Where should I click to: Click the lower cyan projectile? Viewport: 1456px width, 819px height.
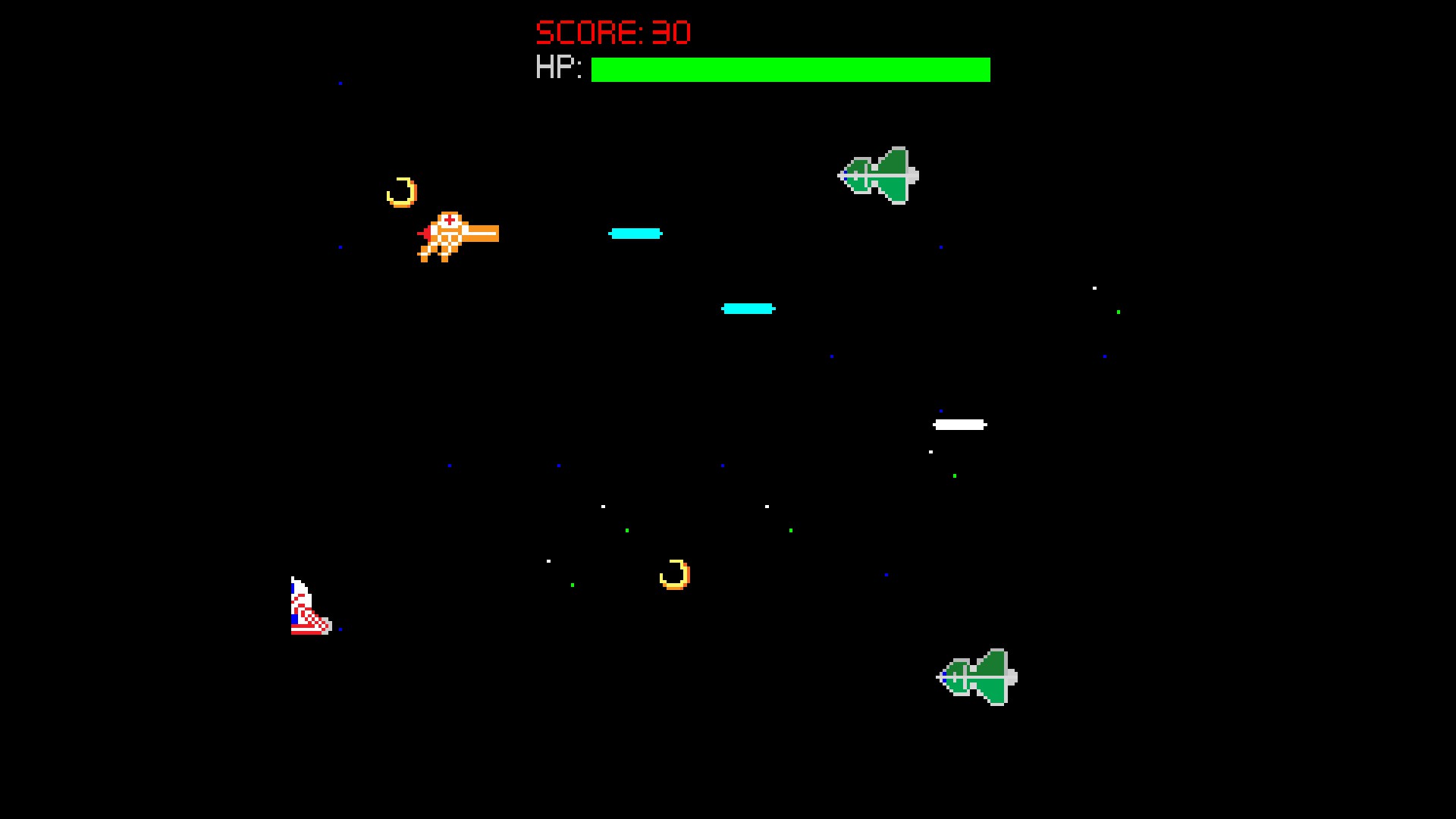(747, 308)
